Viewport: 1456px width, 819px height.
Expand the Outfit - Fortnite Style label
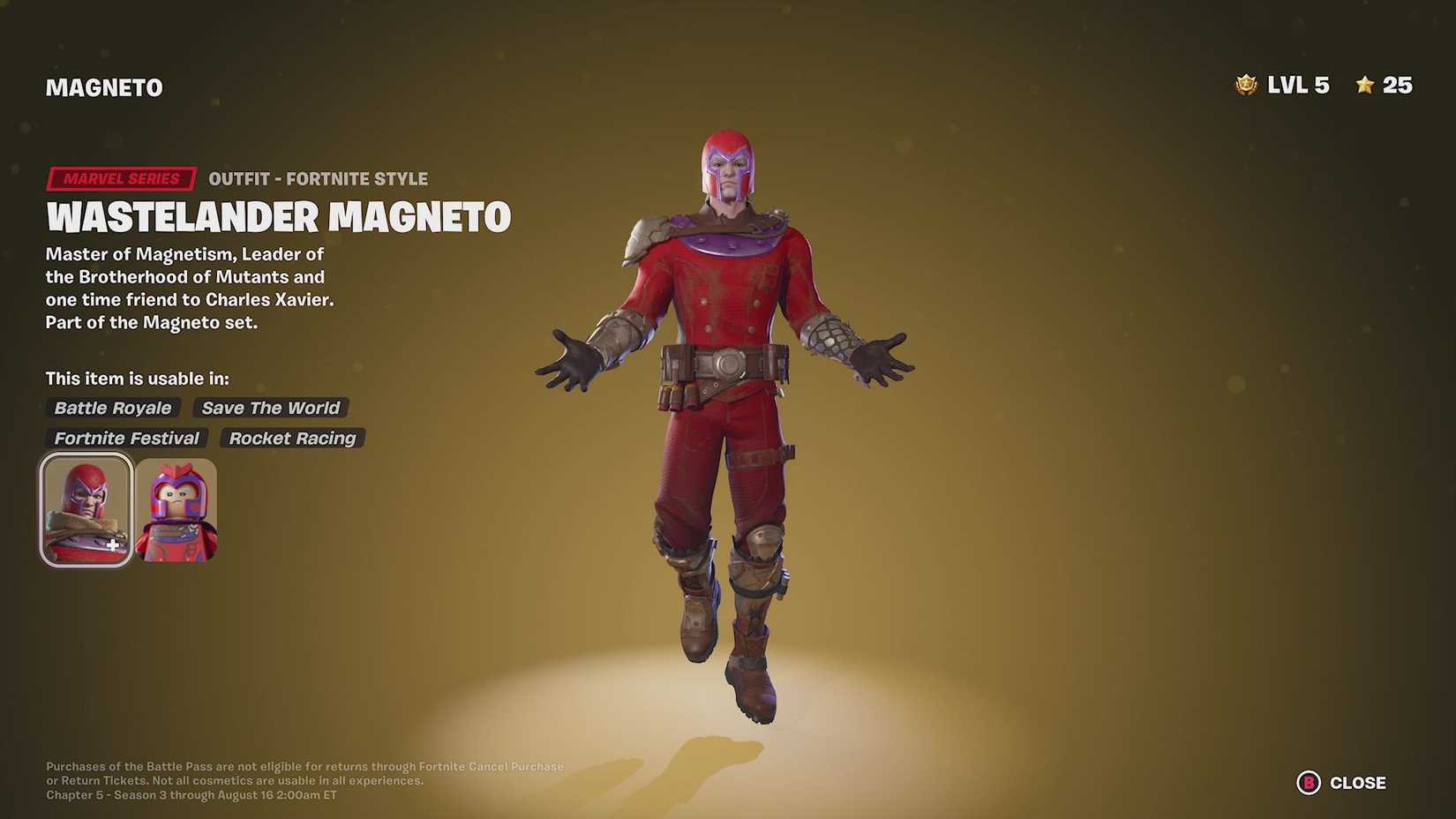tap(318, 178)
